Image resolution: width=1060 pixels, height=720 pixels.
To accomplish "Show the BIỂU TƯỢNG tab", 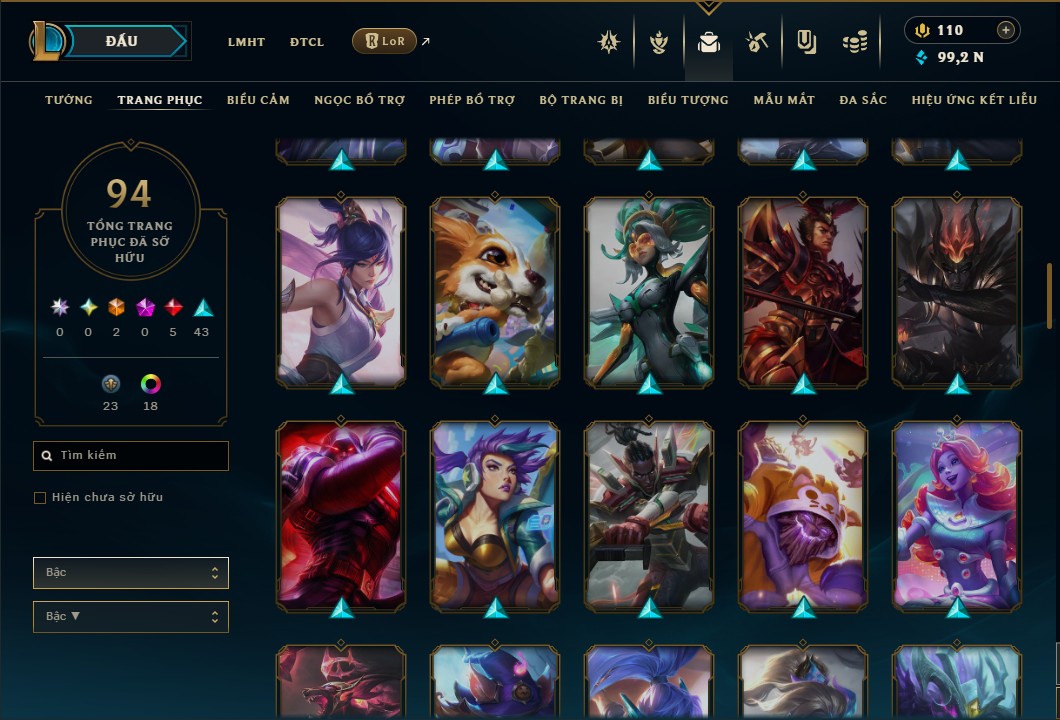I will point(688,100).
